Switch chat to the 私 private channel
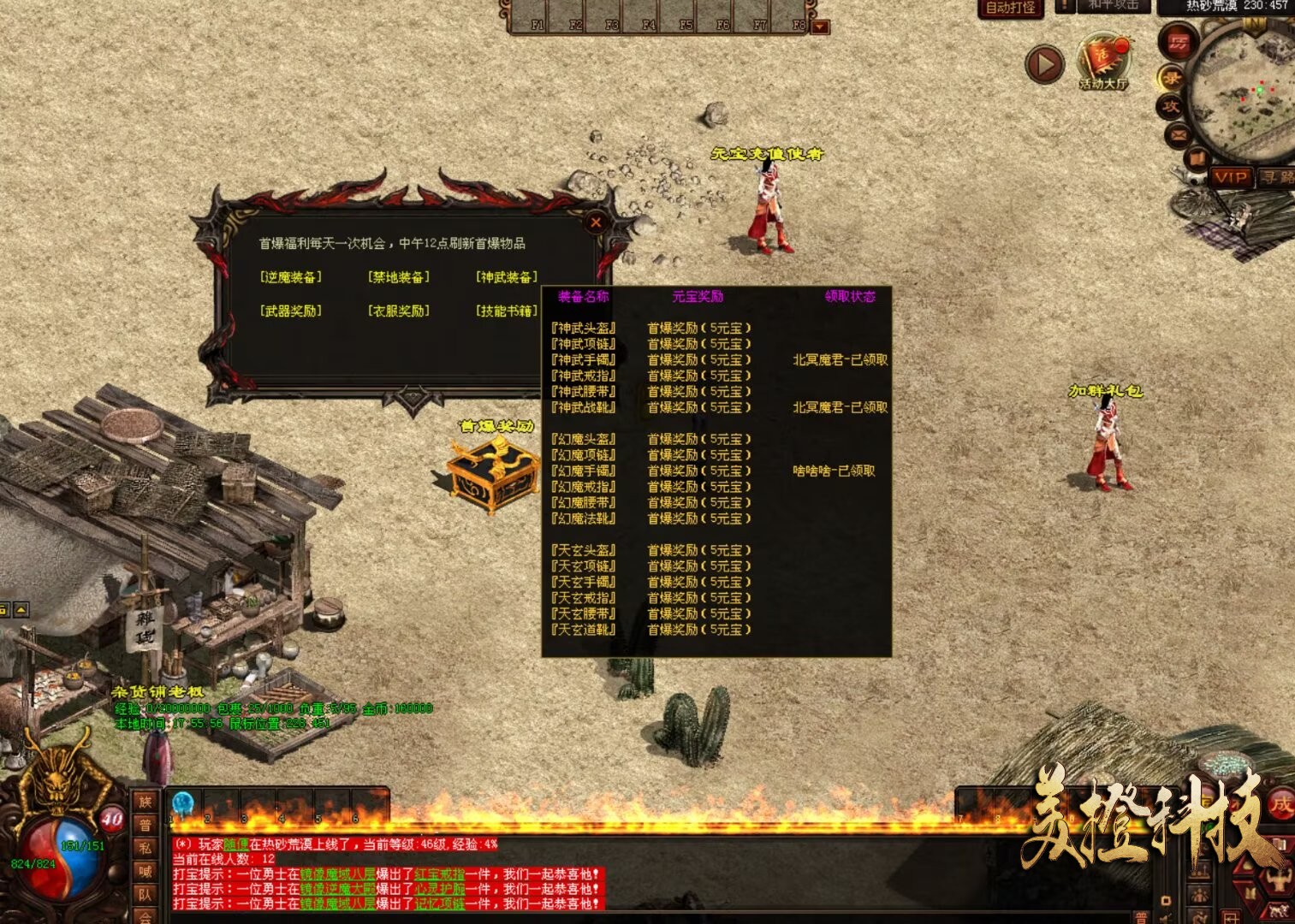The image size is (1295, 924). click(x=145, y=848)
